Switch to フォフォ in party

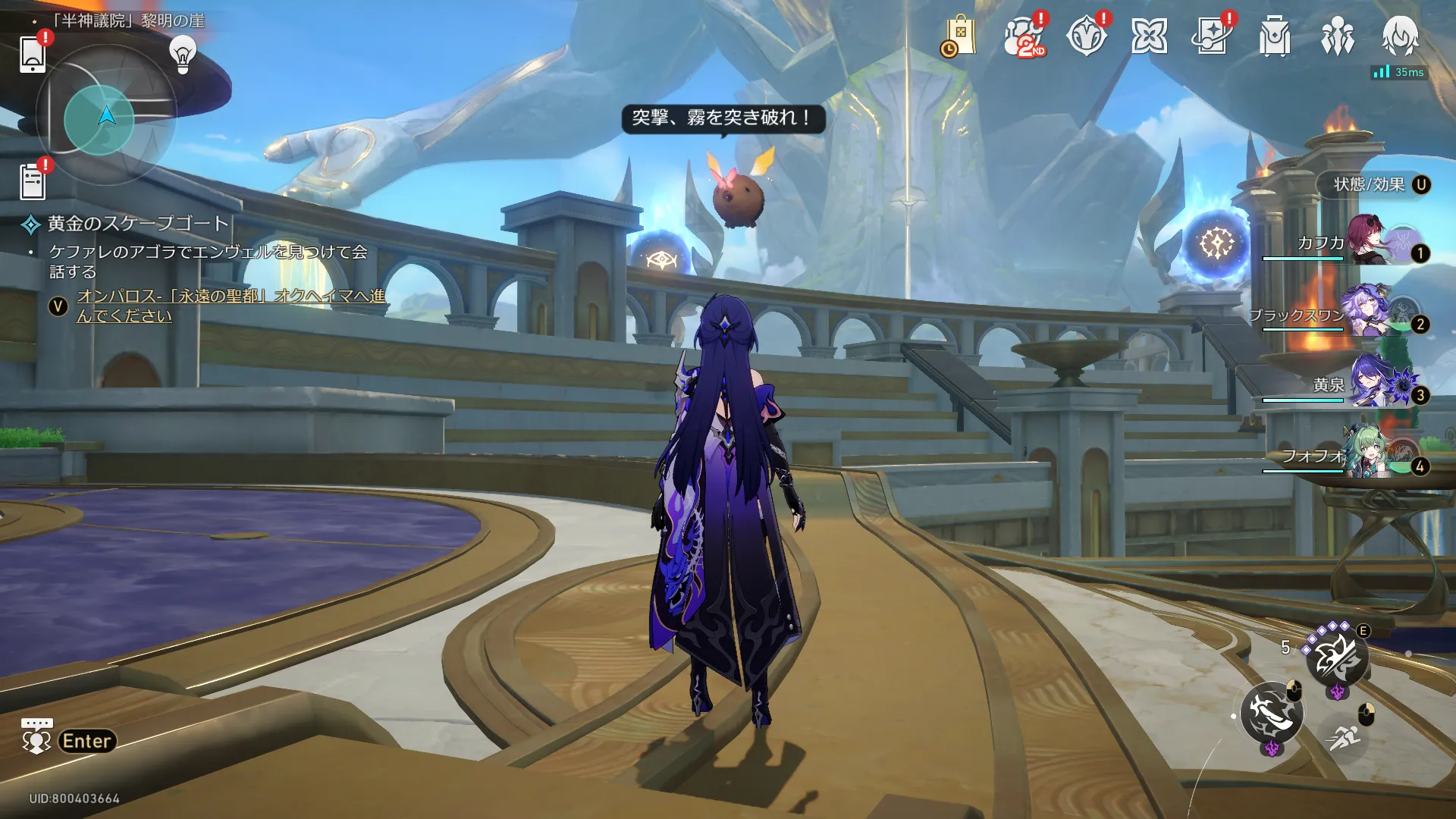[1365, 454]
